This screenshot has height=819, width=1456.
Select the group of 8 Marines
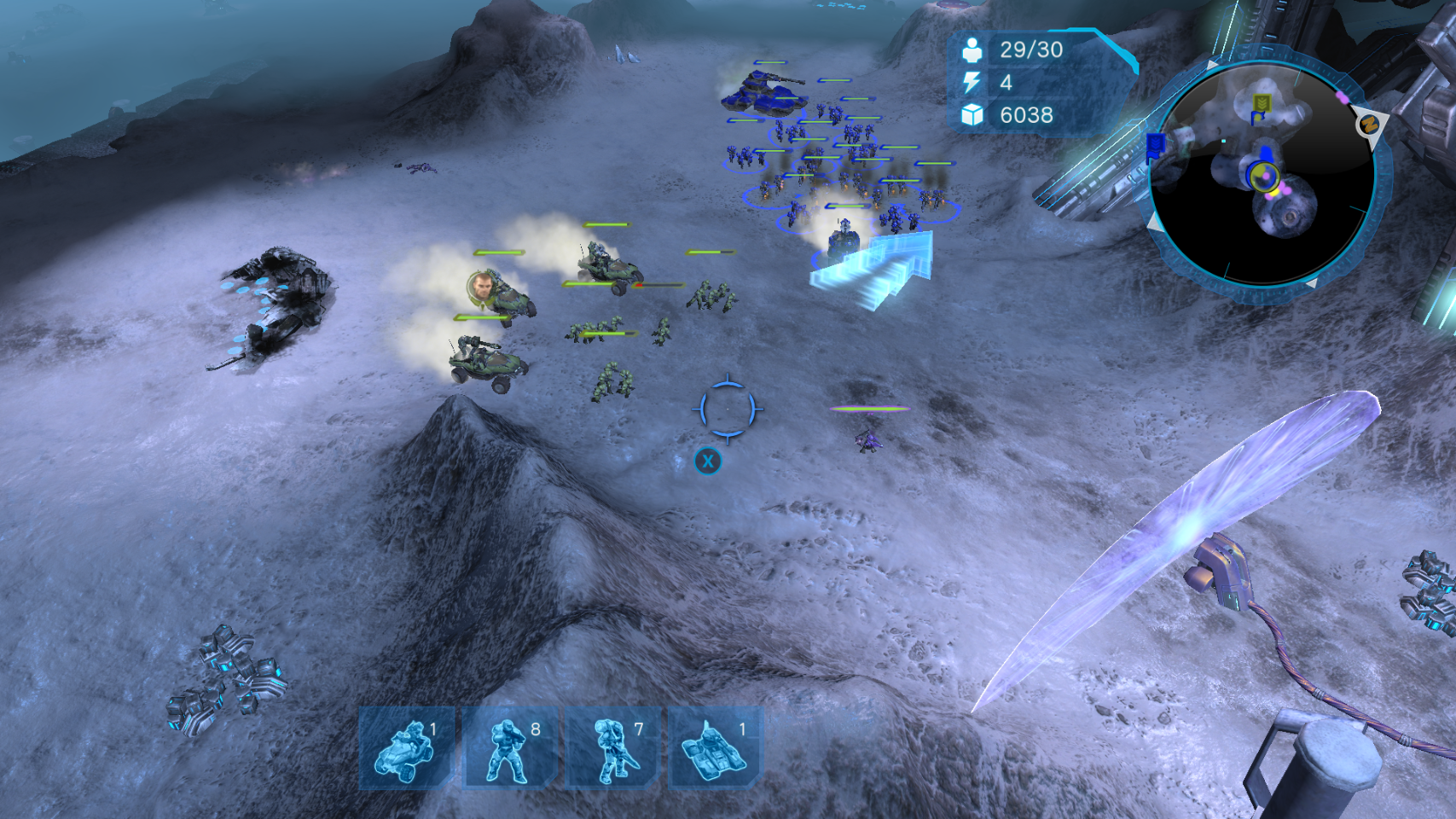(511, 748)
